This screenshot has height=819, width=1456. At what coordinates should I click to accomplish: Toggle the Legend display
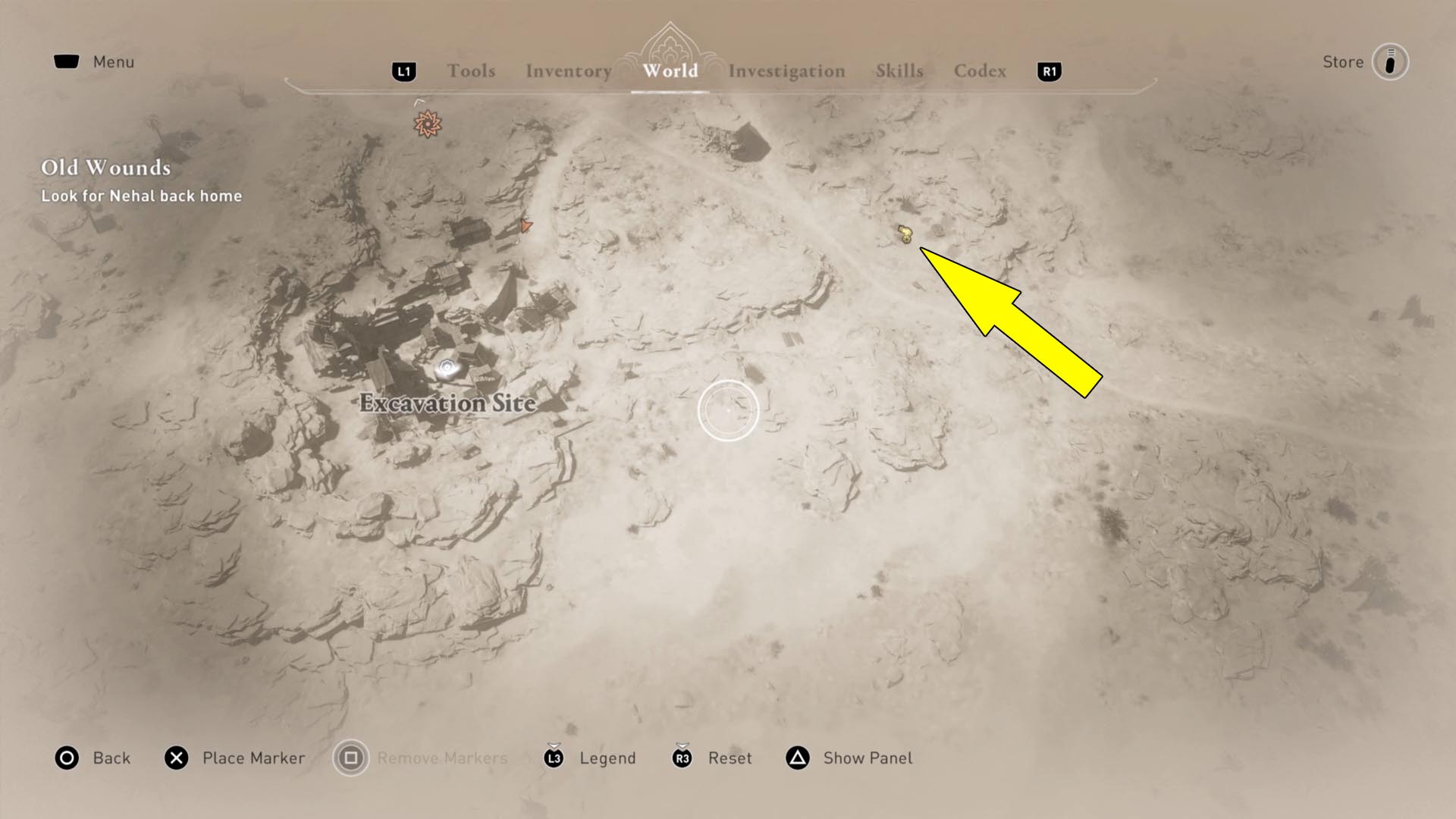pyautogui.click(x=607, y=758)
